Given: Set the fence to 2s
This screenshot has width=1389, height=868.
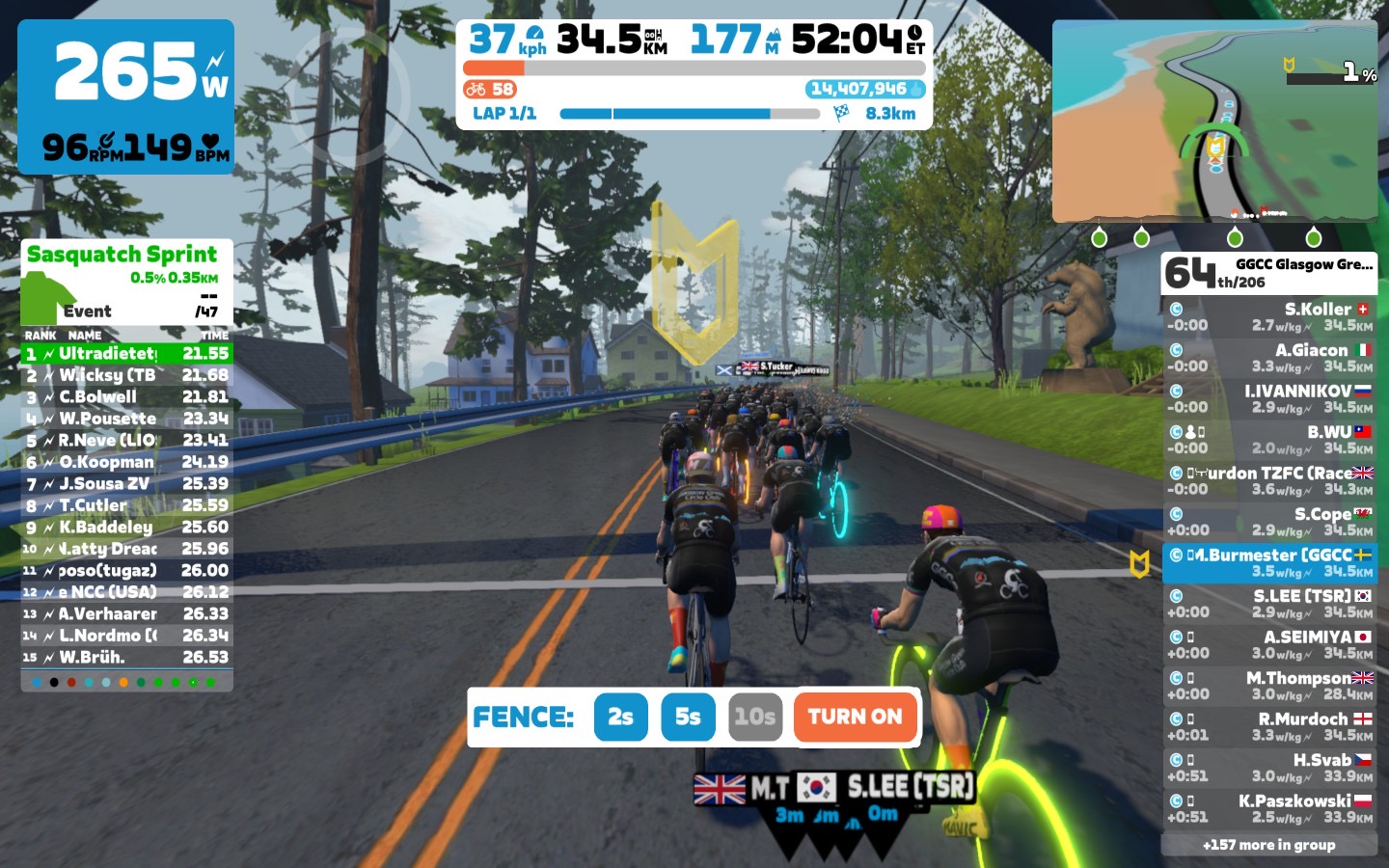Looking at the screenshot, I should pos(620,717).
